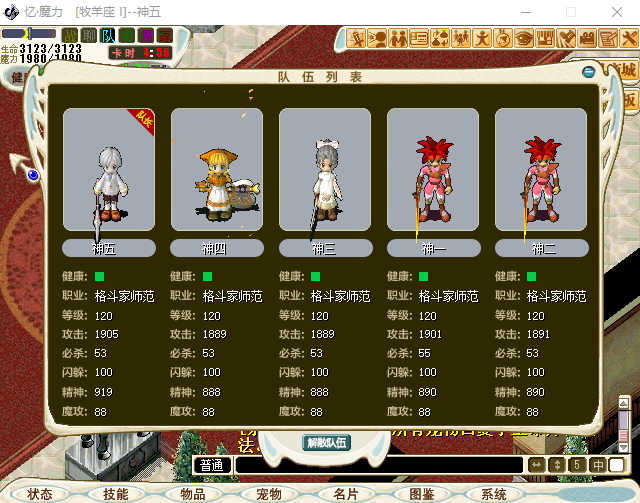Switch the 普通 chat channel selector
Viewport: 640px width, 503px height.
click(x=211, y=465)
